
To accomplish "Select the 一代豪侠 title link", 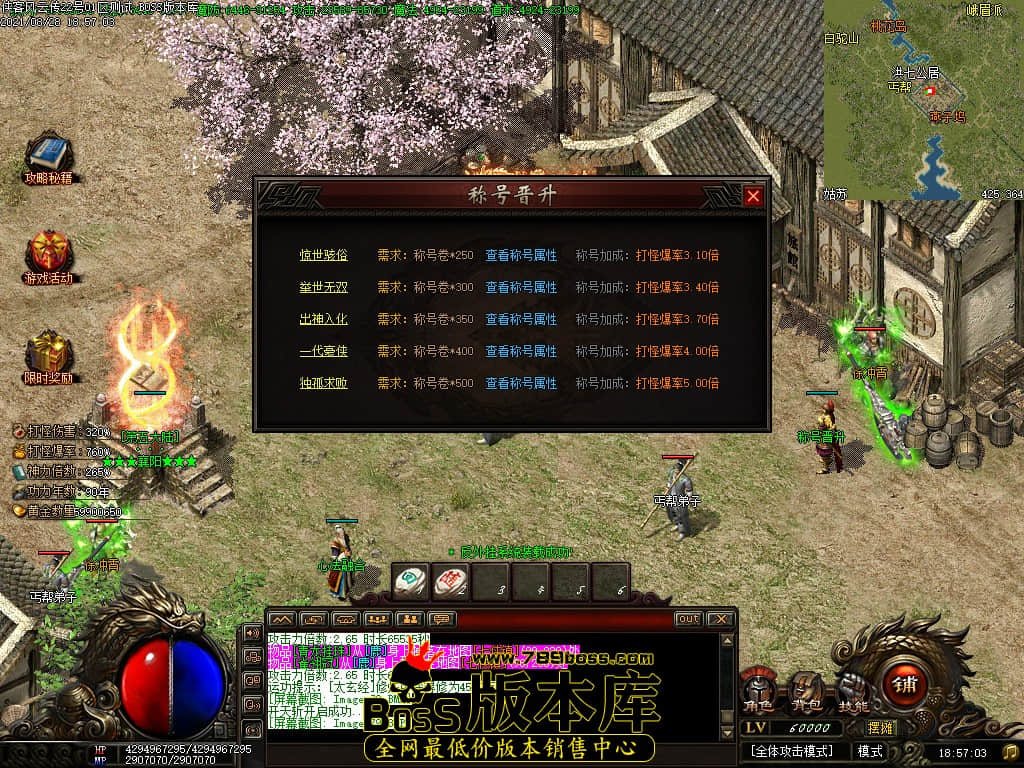I will 323,351.
